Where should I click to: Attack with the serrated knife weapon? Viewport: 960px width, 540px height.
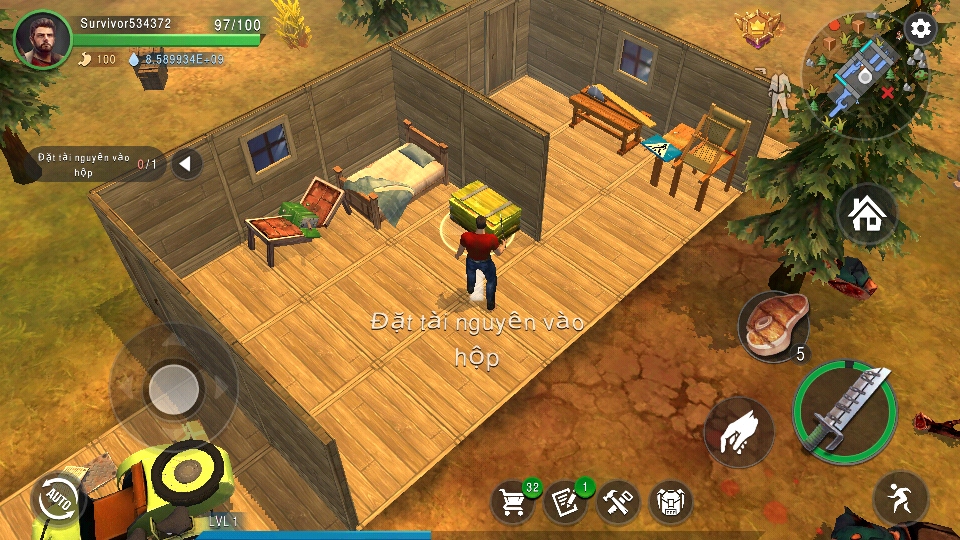844,410
